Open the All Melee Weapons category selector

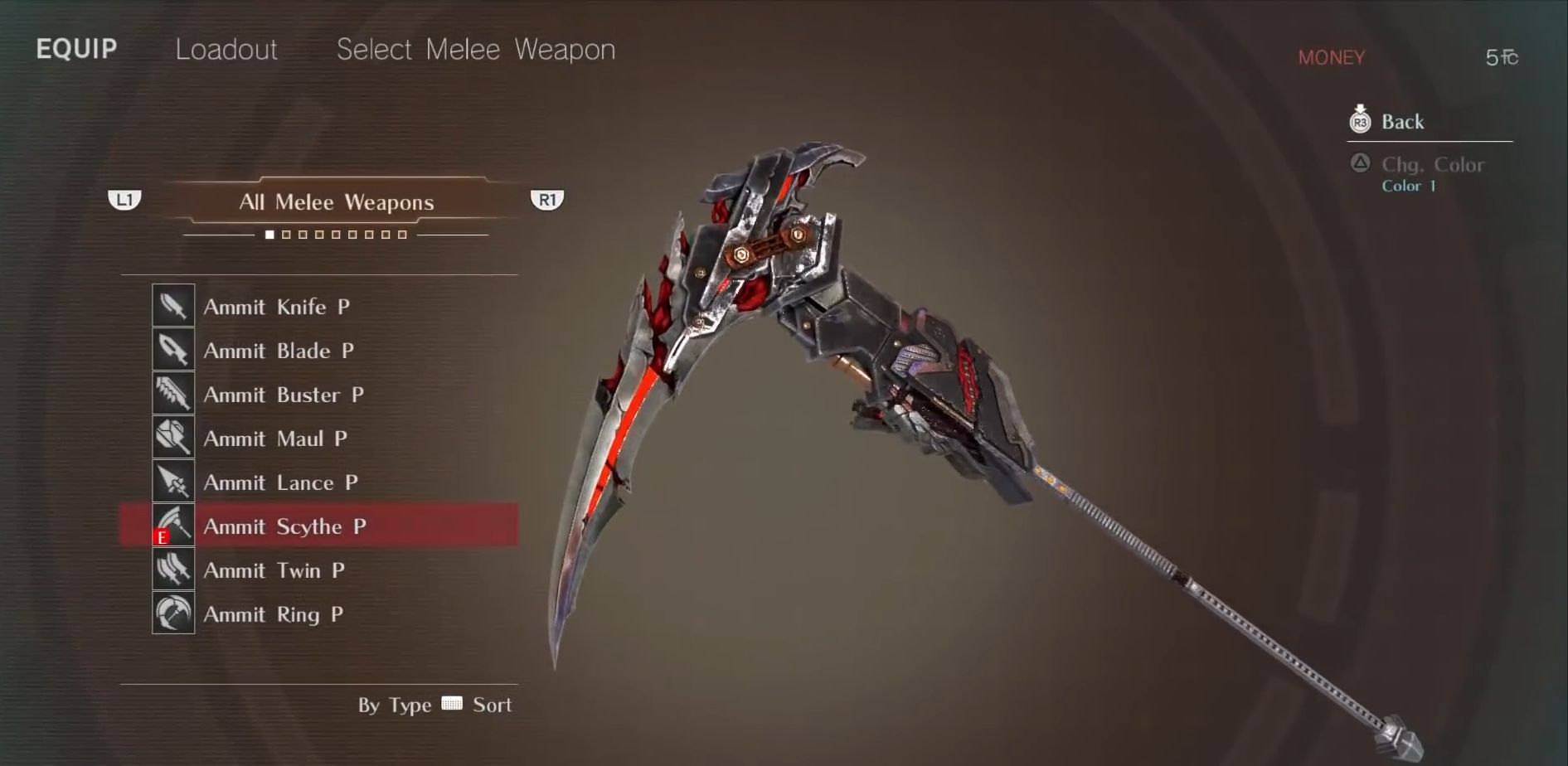pyautogui.click(x=336, y=201)
